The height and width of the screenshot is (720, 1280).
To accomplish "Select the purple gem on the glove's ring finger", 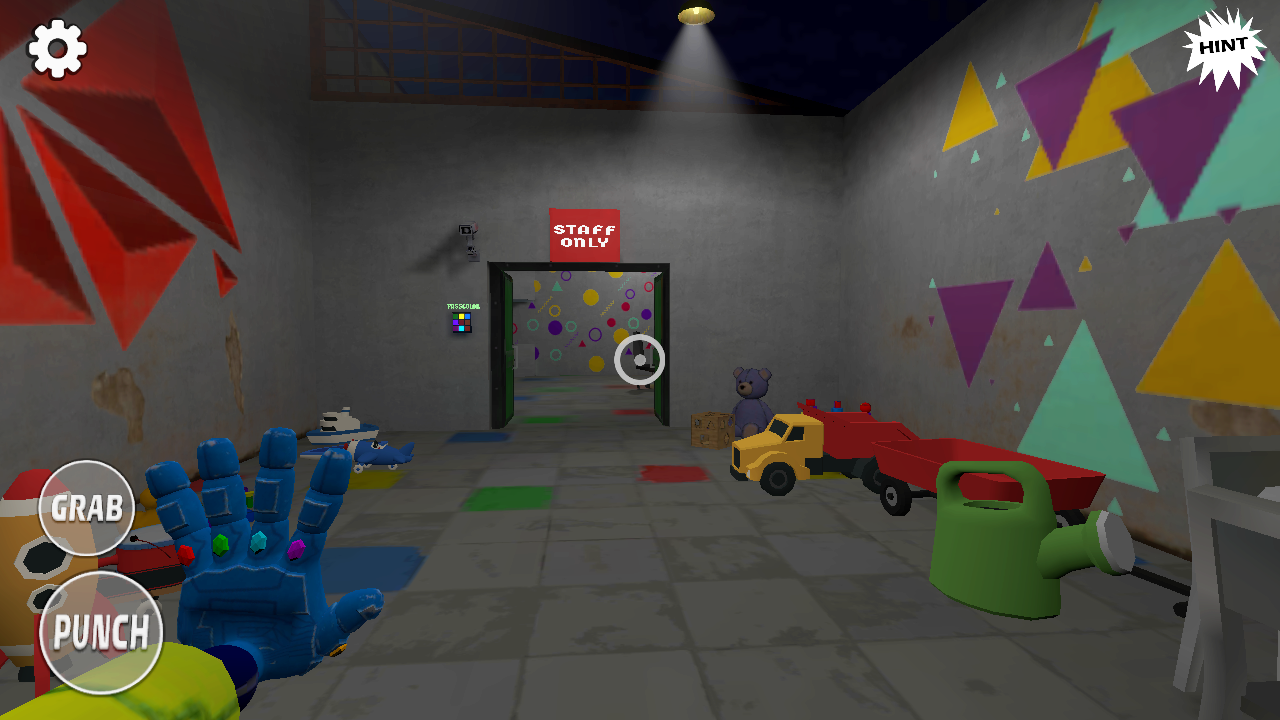I will point(296,550).
